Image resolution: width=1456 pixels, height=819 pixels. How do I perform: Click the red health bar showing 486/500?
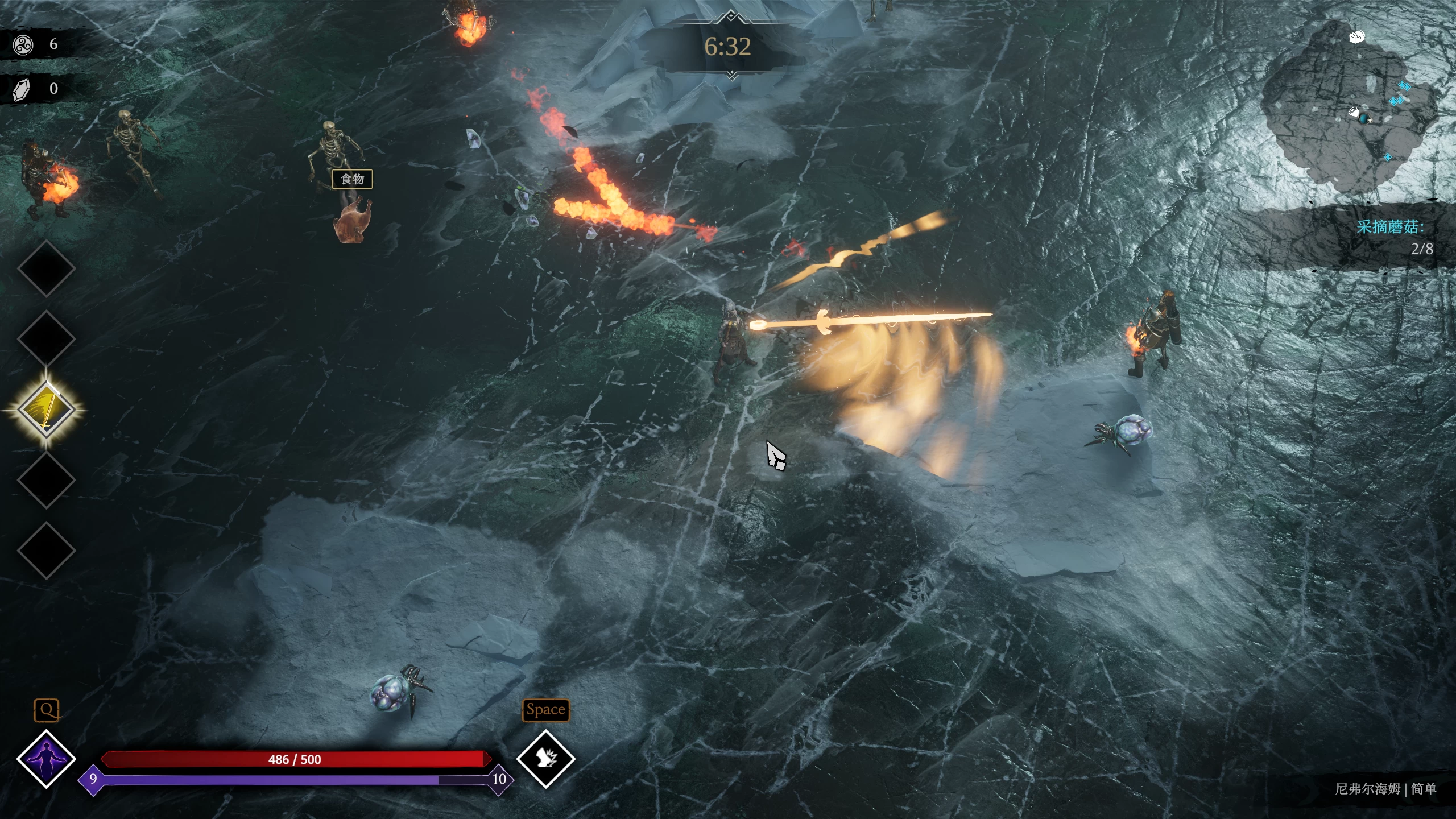pos(296,758)
